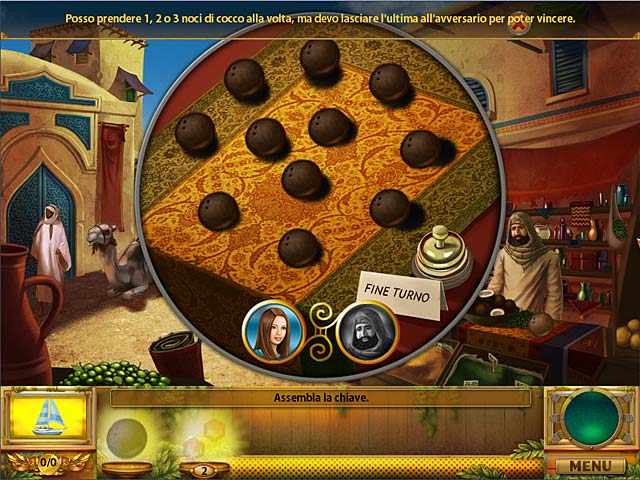This screenshot has height=480, width=640.
Task: Click the bearded opponent portrait
Action: click(x=367, y=330)
